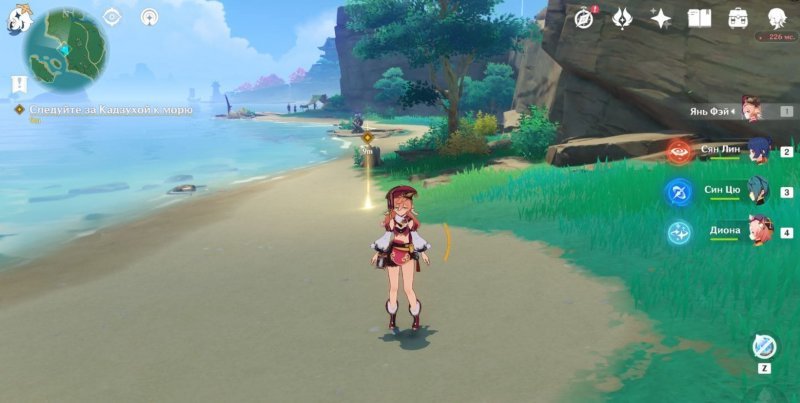Screen dimensions: 800x403
Task: Activate Син Цю's blue elemental burst icon
Action: click(679, 192)
